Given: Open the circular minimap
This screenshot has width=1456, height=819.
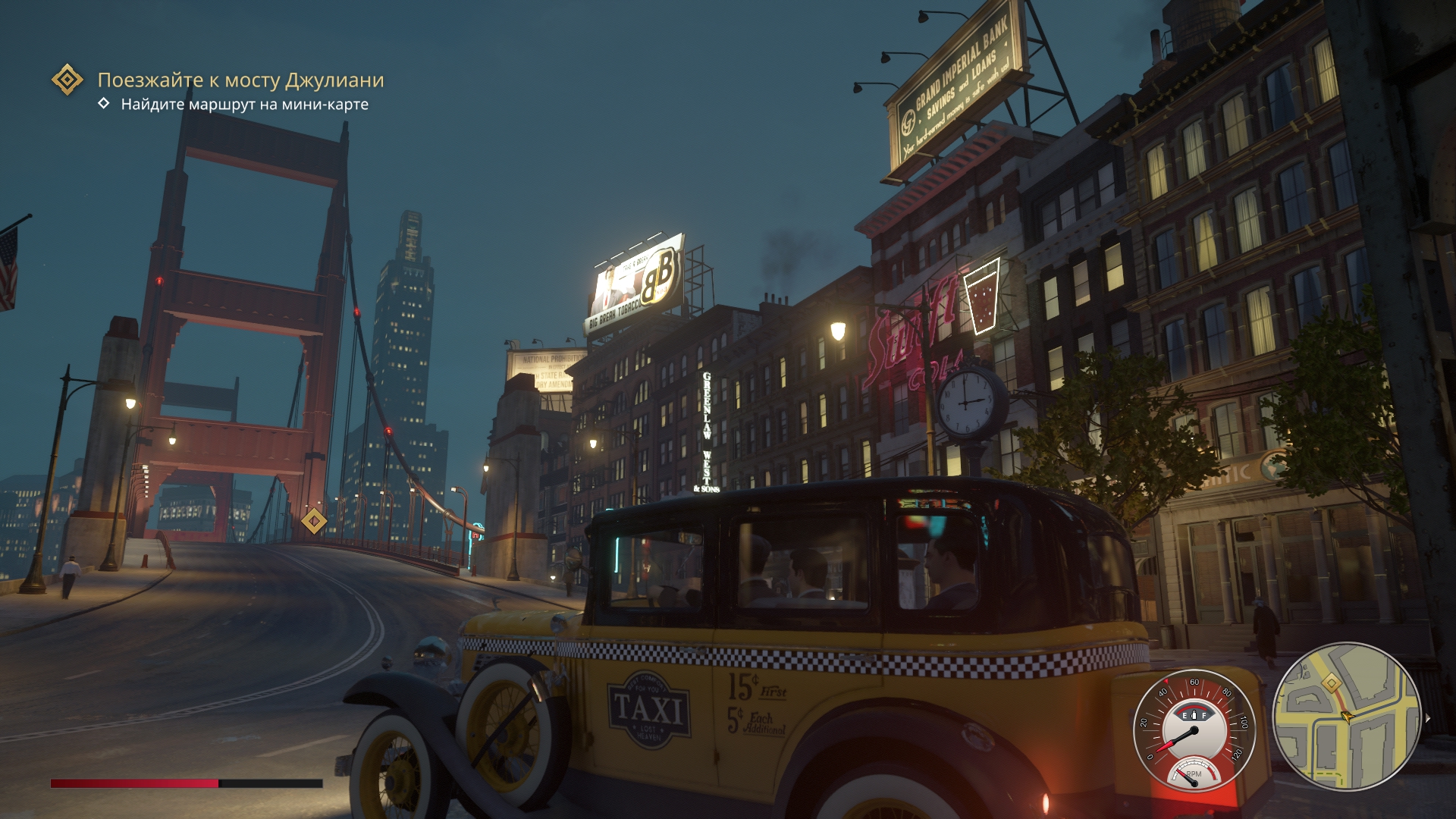Looking at the screenshot, I should 1347,716.
